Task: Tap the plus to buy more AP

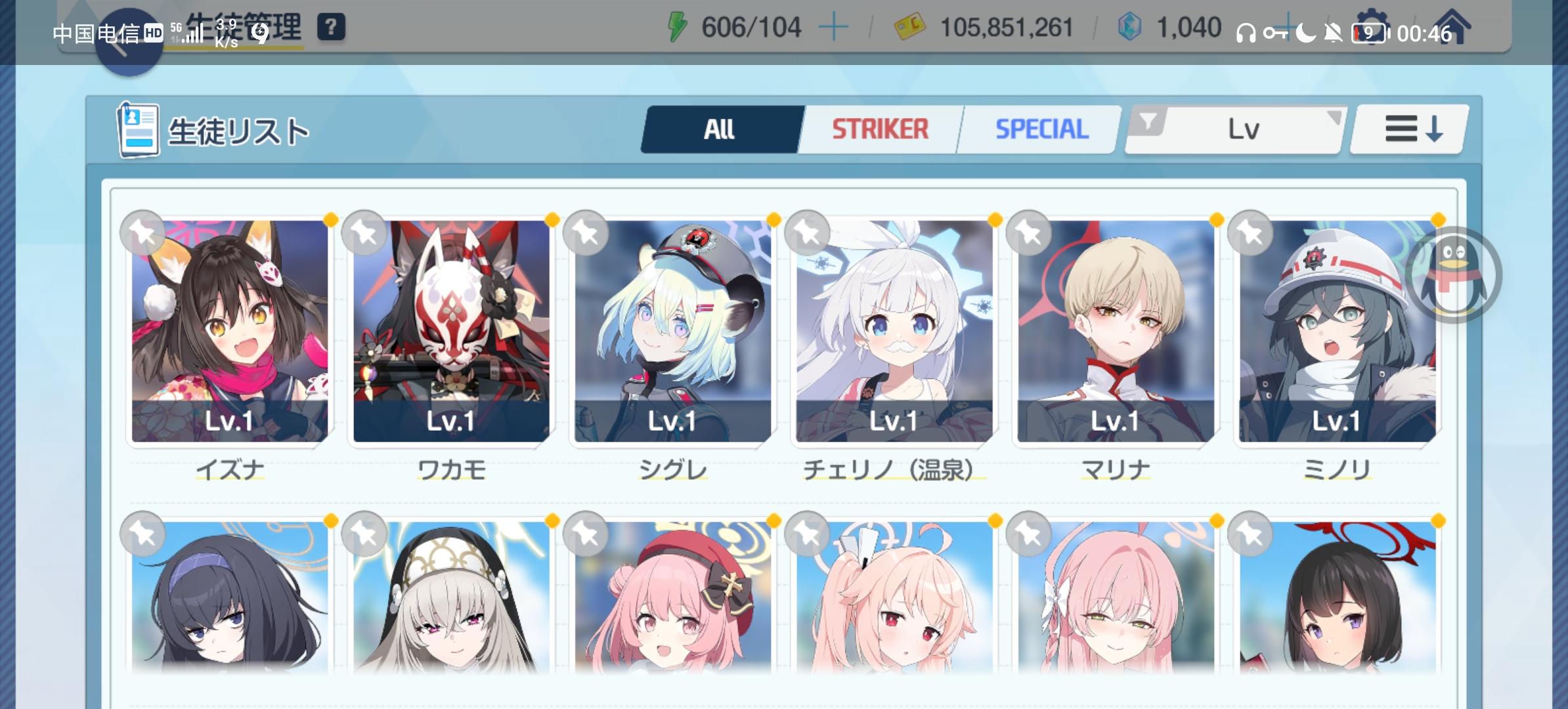Action: [x=832, y=28]
